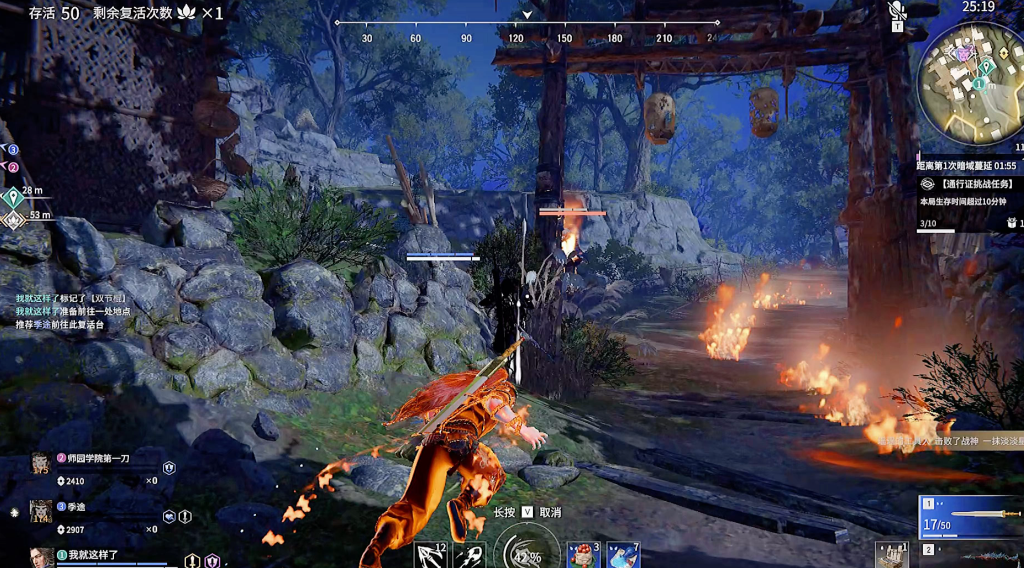This screenshot has height=568, width=1024.
Task: Select the repair kit item slot
Action: point(892,555)
